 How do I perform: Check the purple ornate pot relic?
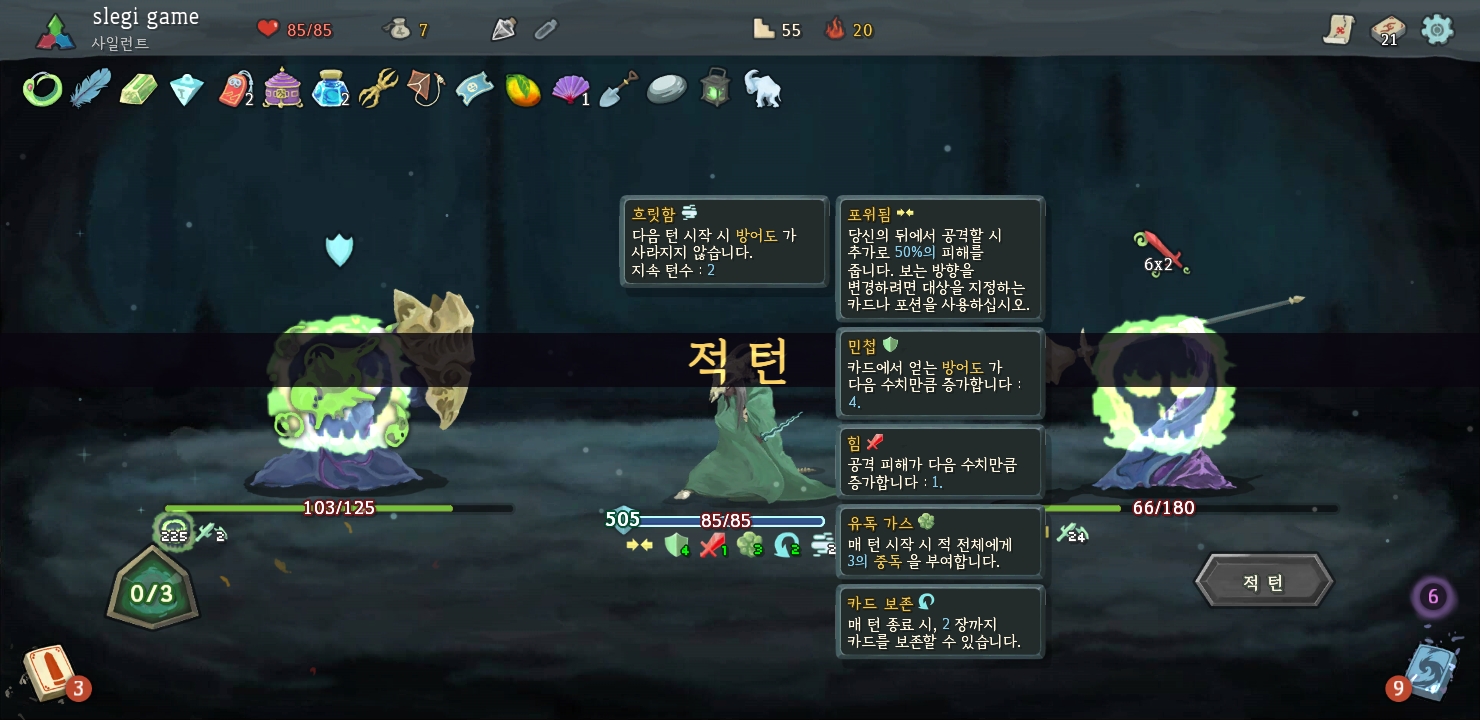[283, 89]
